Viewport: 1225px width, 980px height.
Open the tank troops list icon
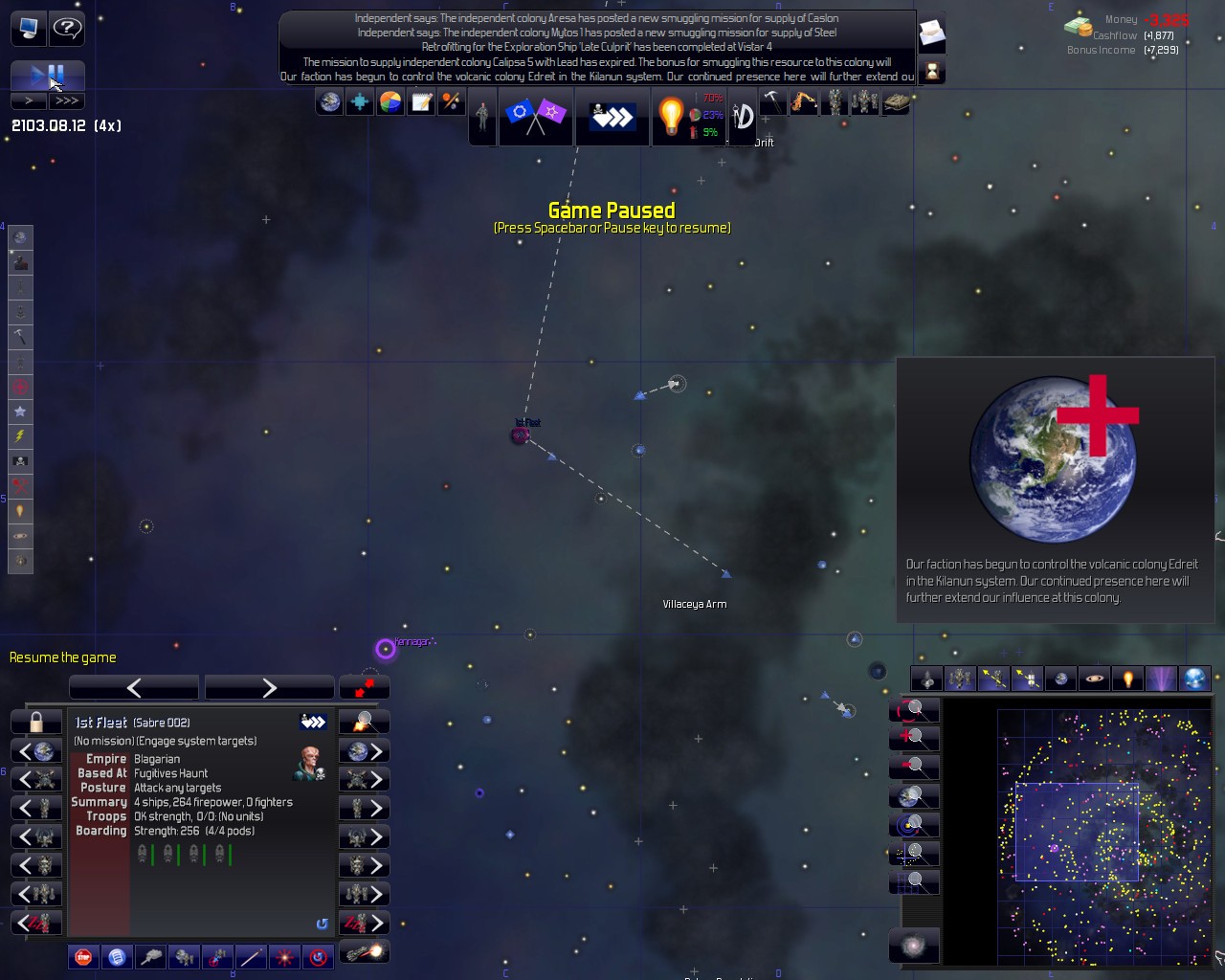coord(896,101)
